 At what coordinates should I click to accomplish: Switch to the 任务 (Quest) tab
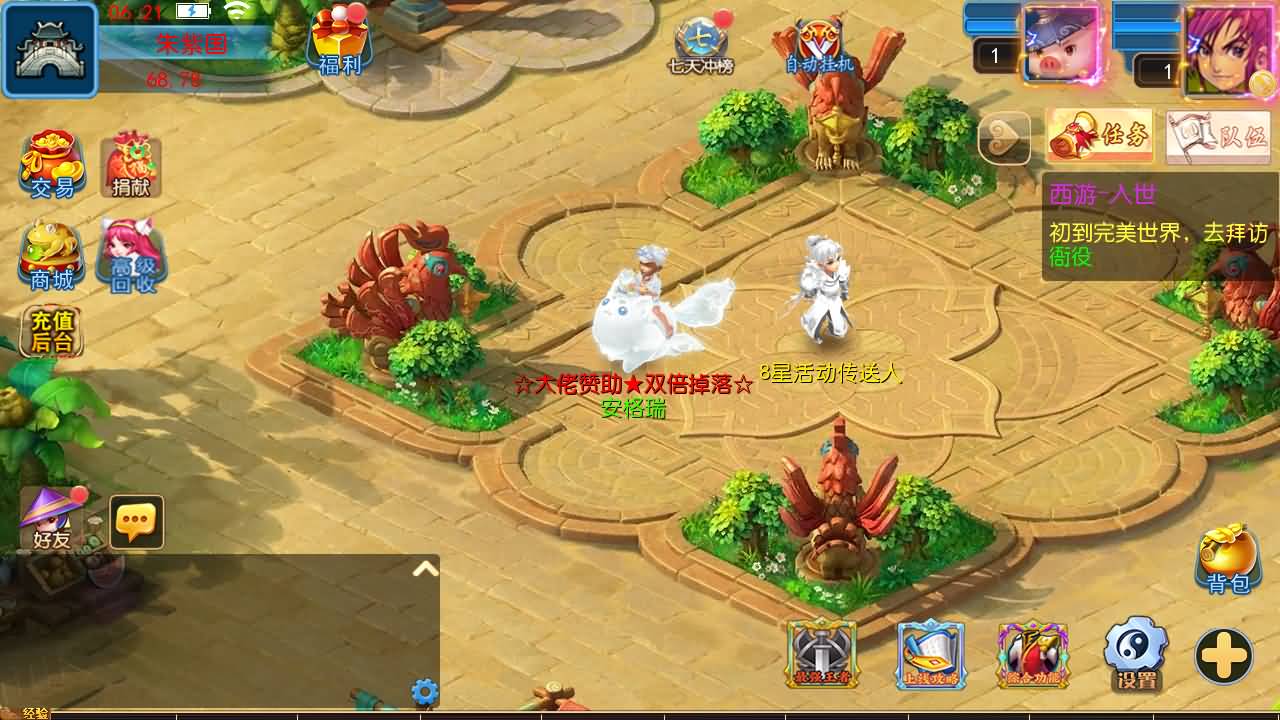[1097, 135]
